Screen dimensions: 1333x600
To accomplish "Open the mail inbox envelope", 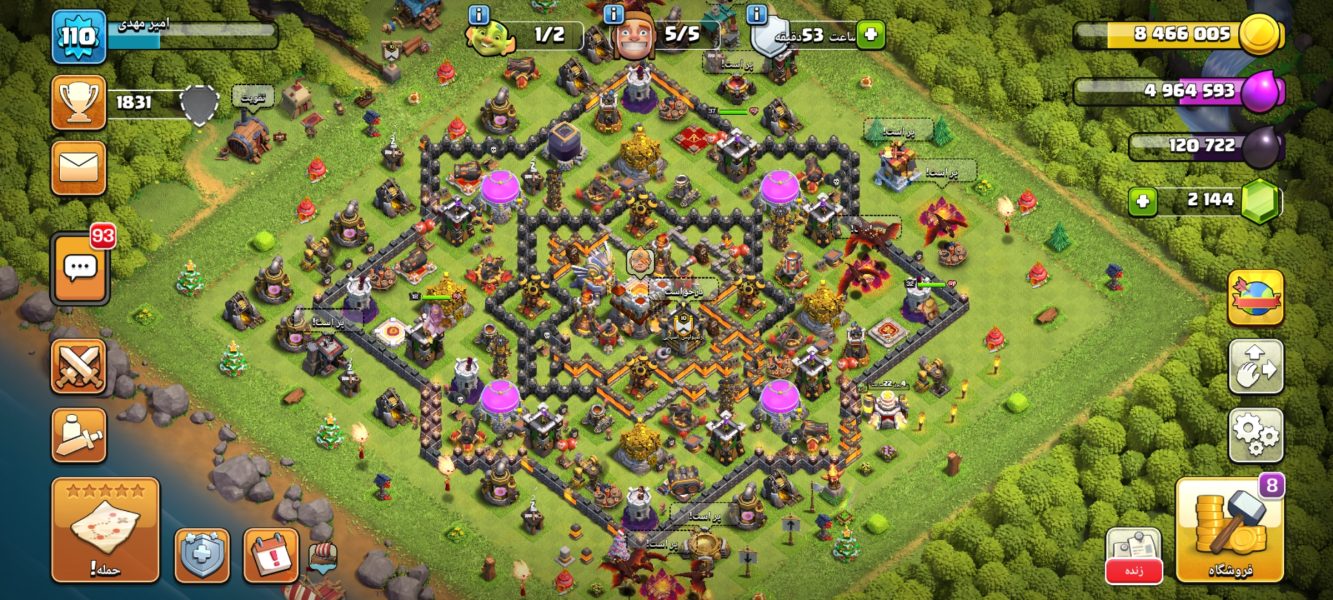I will (x=78, y=168).
